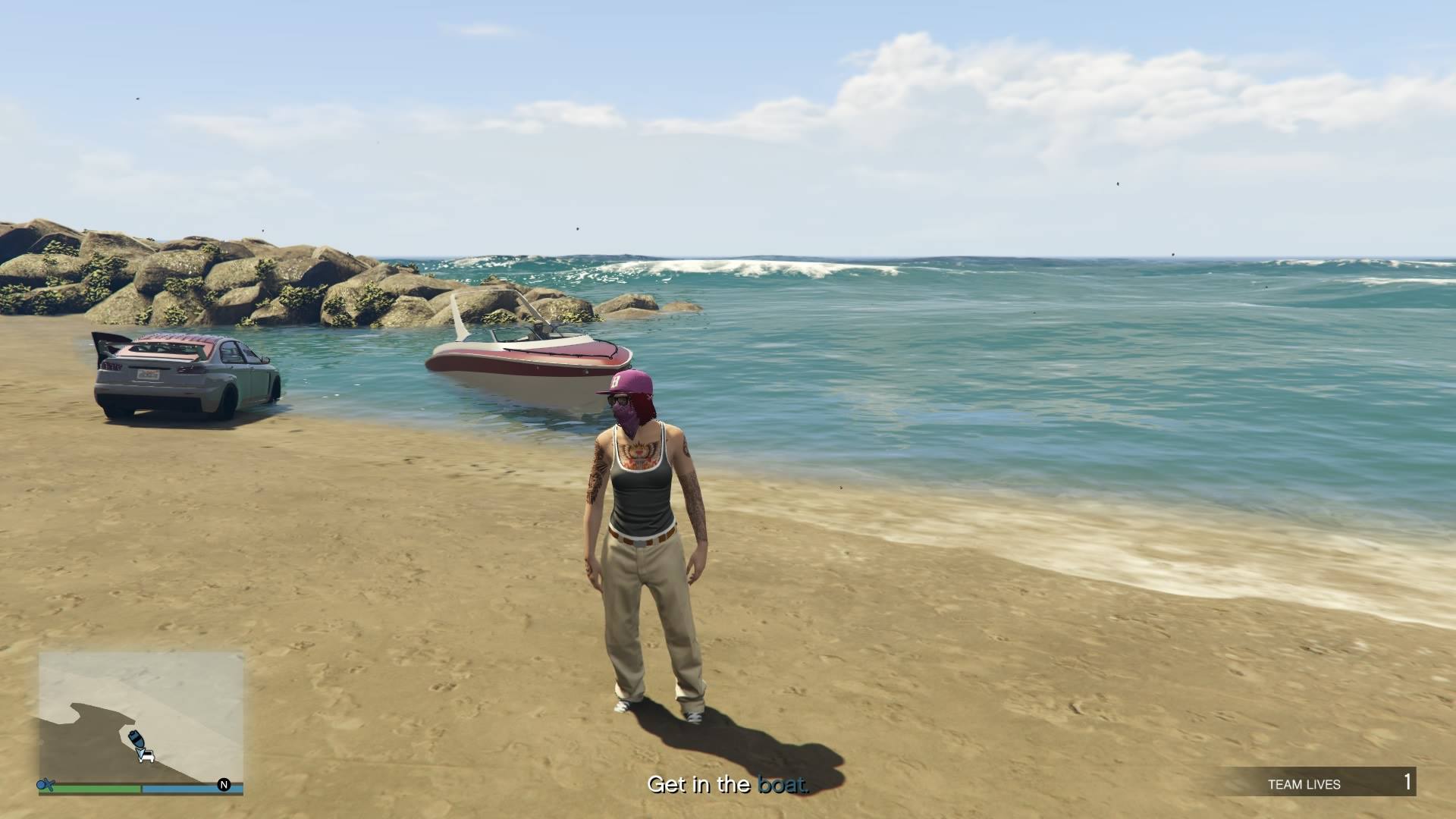This screenshot has width=1456, height=819.
Task: Click the boat blip on the minimap
Action: pyautogui.click(x=136, y=738)
